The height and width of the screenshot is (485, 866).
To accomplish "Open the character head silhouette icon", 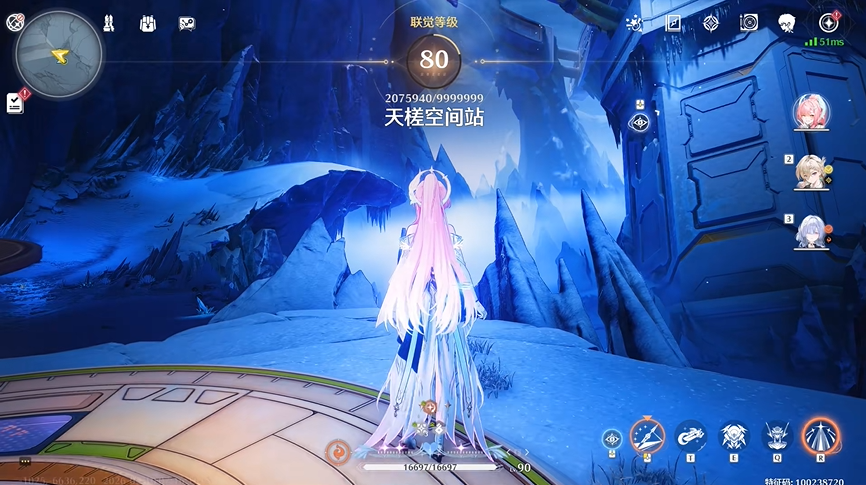I will click(x=787, y=23).
